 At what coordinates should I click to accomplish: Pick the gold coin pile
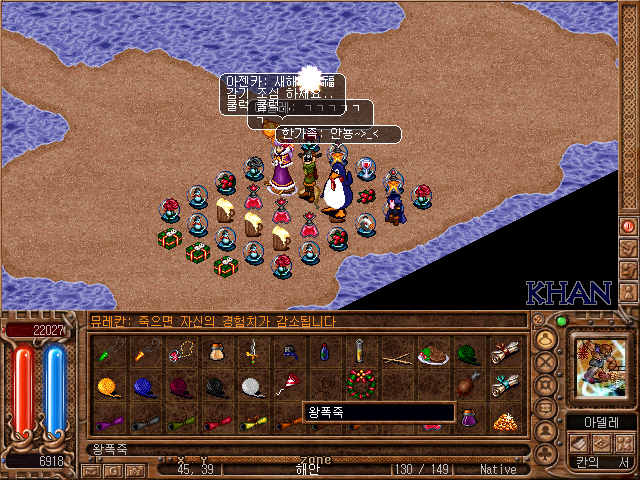point(505,420)
